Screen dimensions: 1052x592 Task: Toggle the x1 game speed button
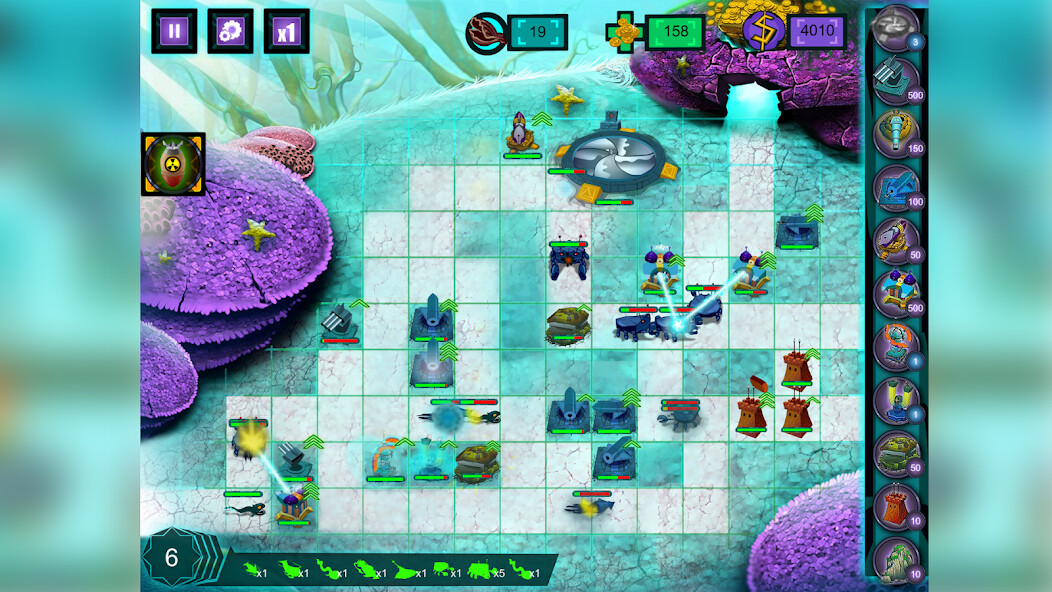pyautogui.click(x=287, y=31)
